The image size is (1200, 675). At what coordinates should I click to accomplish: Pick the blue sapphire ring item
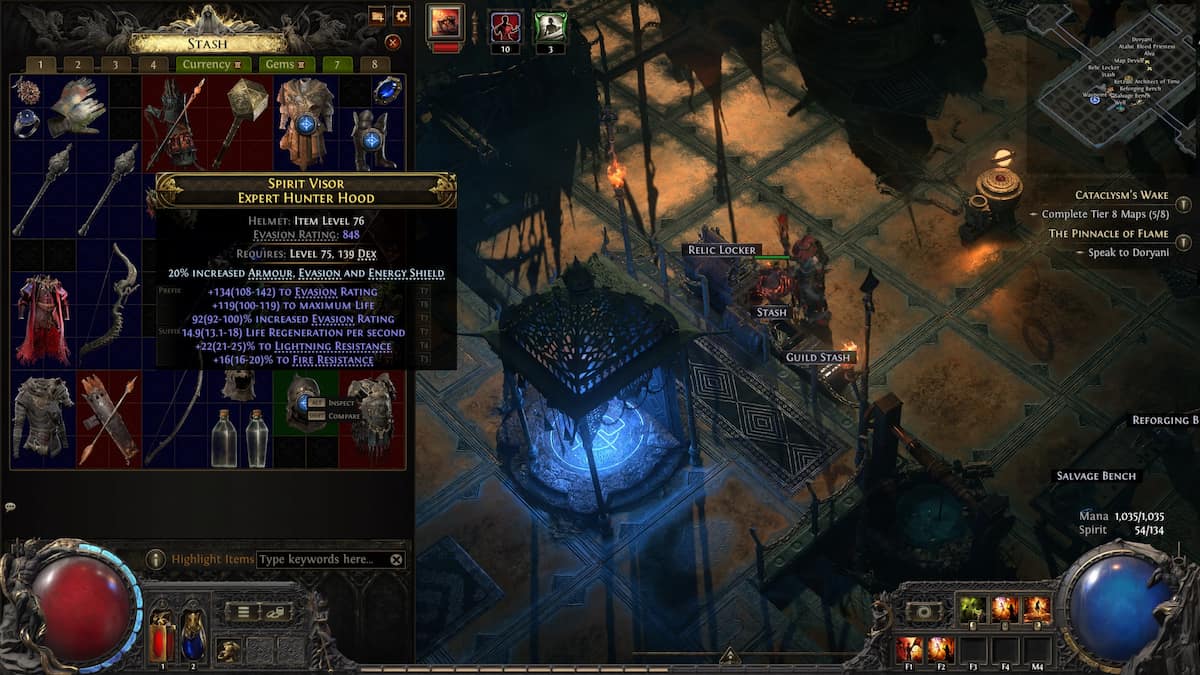pyautogui.click(x=387, y=90)
